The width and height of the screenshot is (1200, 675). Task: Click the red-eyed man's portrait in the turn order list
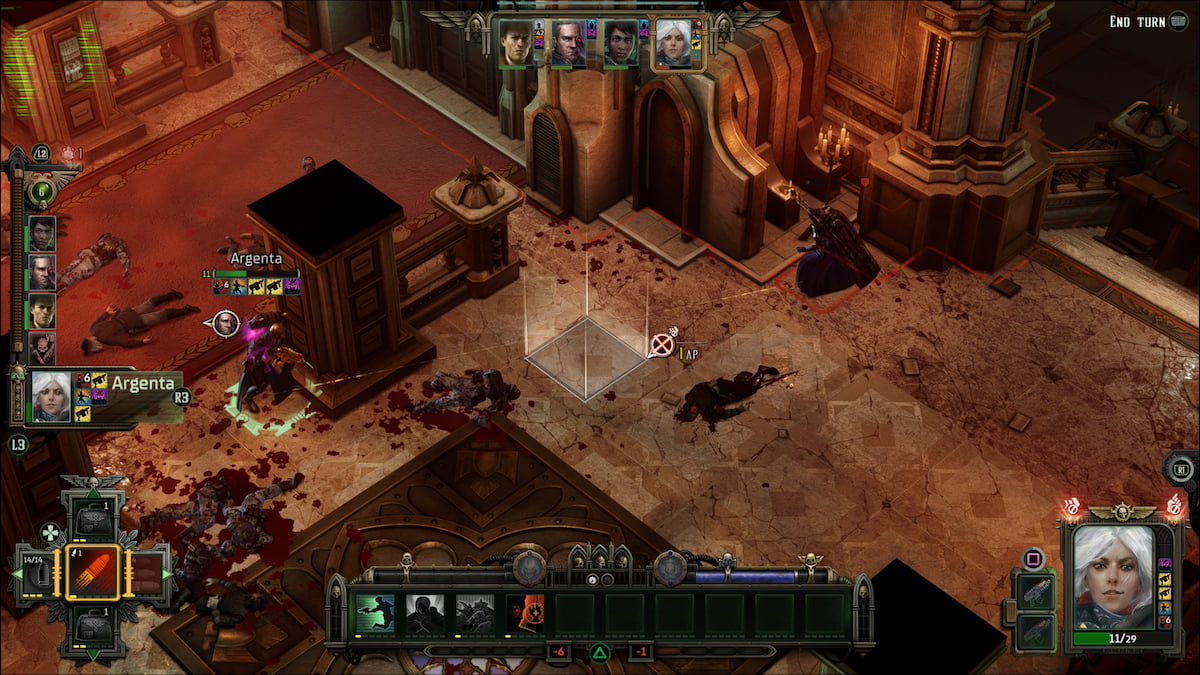tap(42, 272)
